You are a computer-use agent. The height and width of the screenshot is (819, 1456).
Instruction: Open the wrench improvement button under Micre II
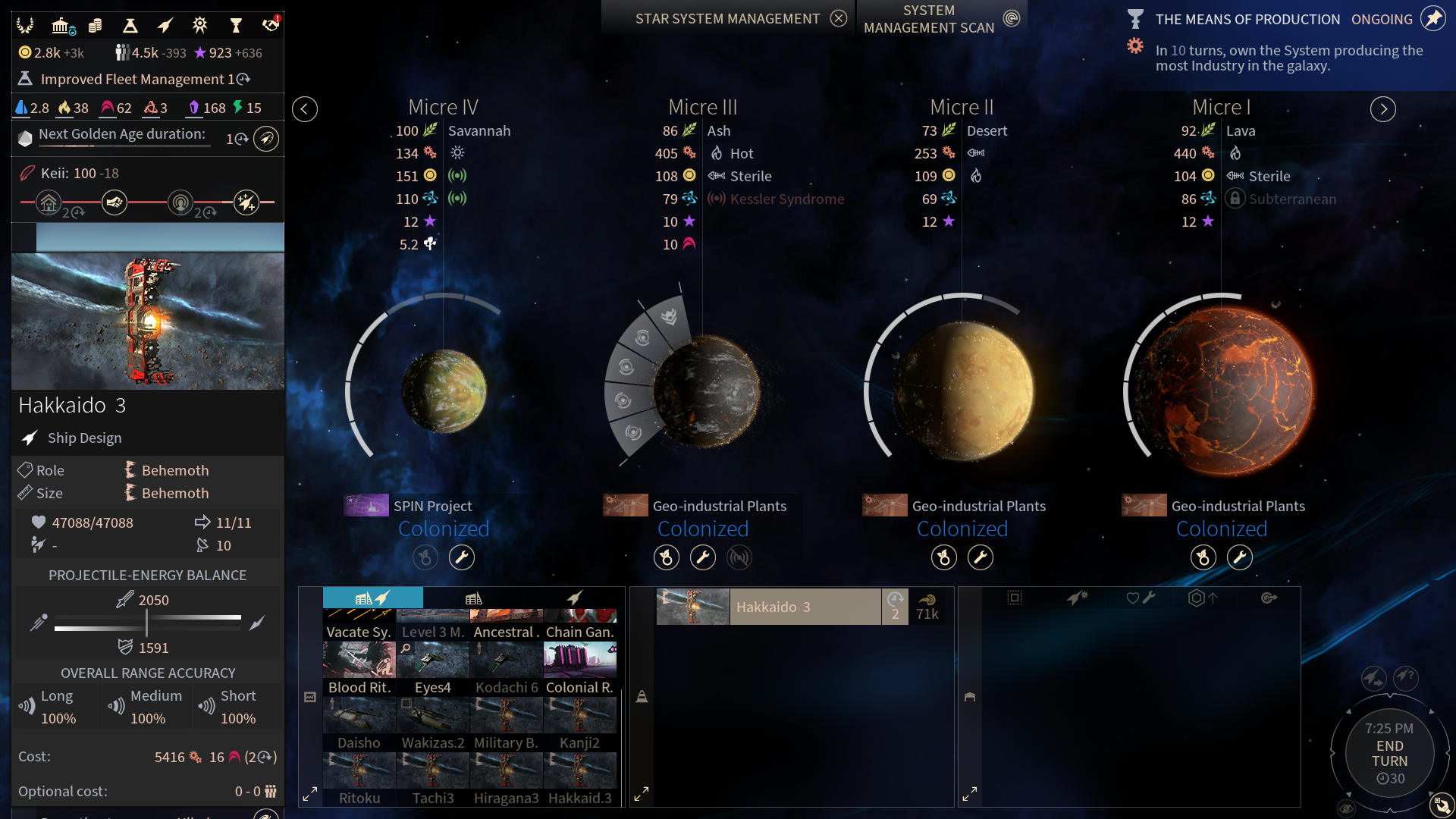click(980, 558)
